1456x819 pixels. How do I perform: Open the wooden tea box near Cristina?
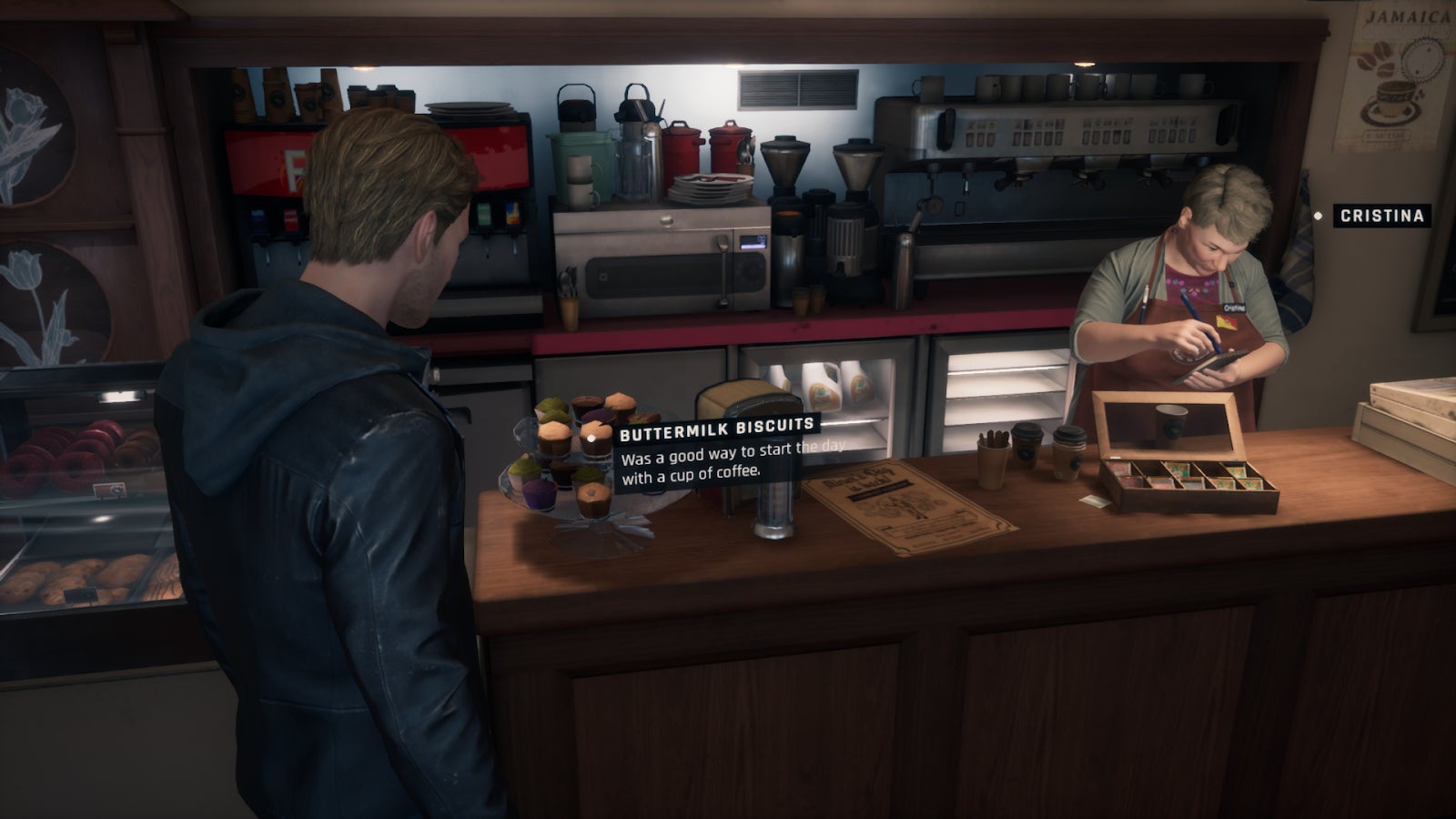[x=1183, y=464]
